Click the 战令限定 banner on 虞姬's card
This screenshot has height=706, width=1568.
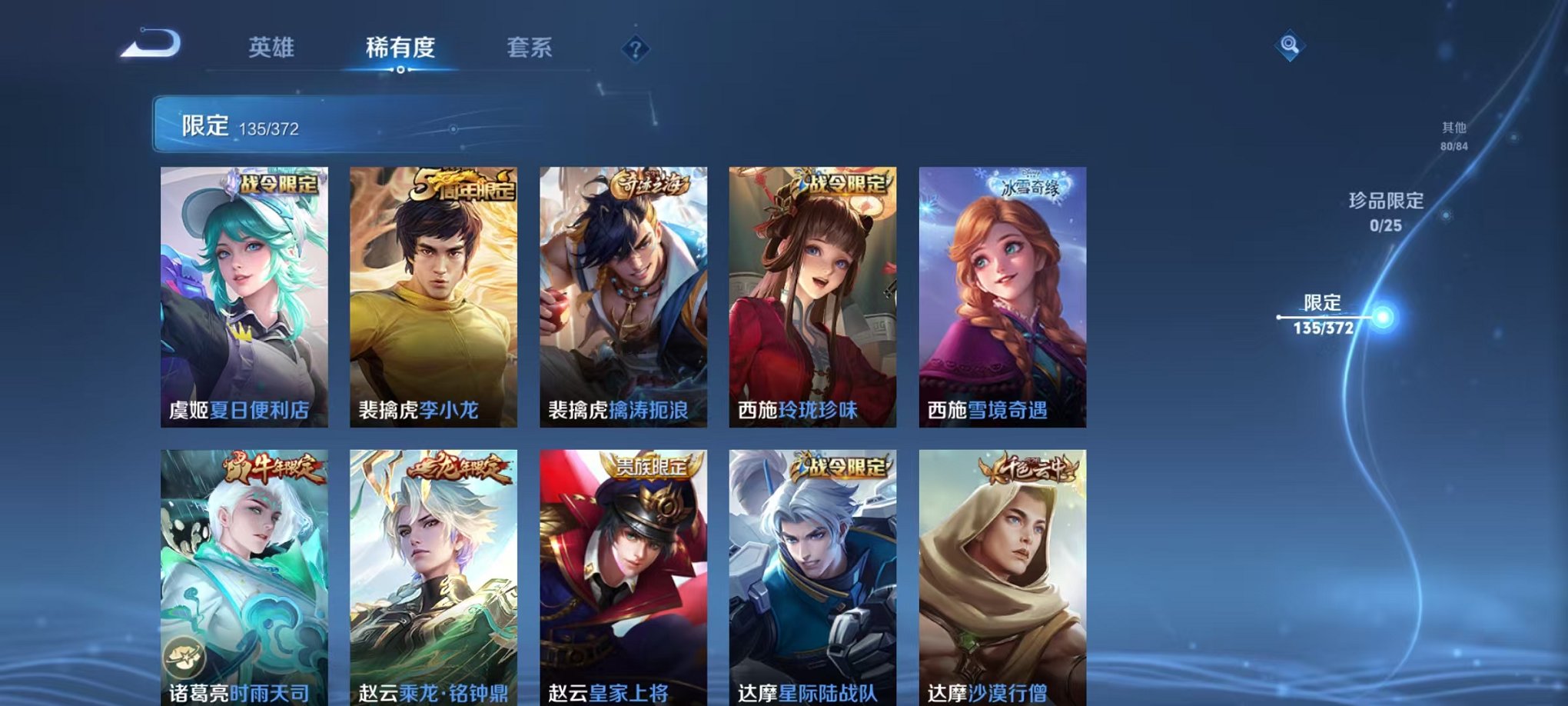[x=279, y=185]
